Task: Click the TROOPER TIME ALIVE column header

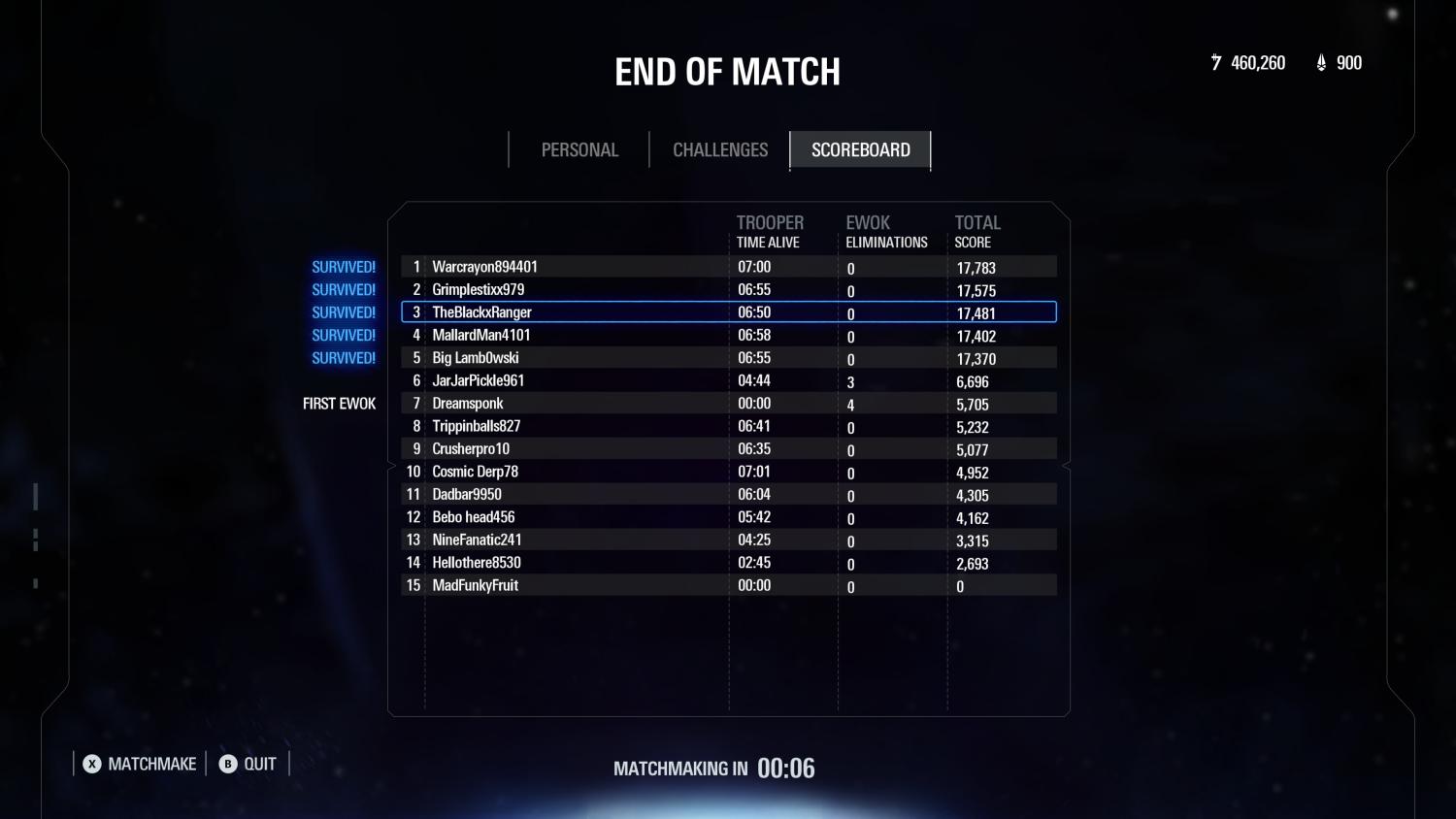Action: click(x=770, y=231)
